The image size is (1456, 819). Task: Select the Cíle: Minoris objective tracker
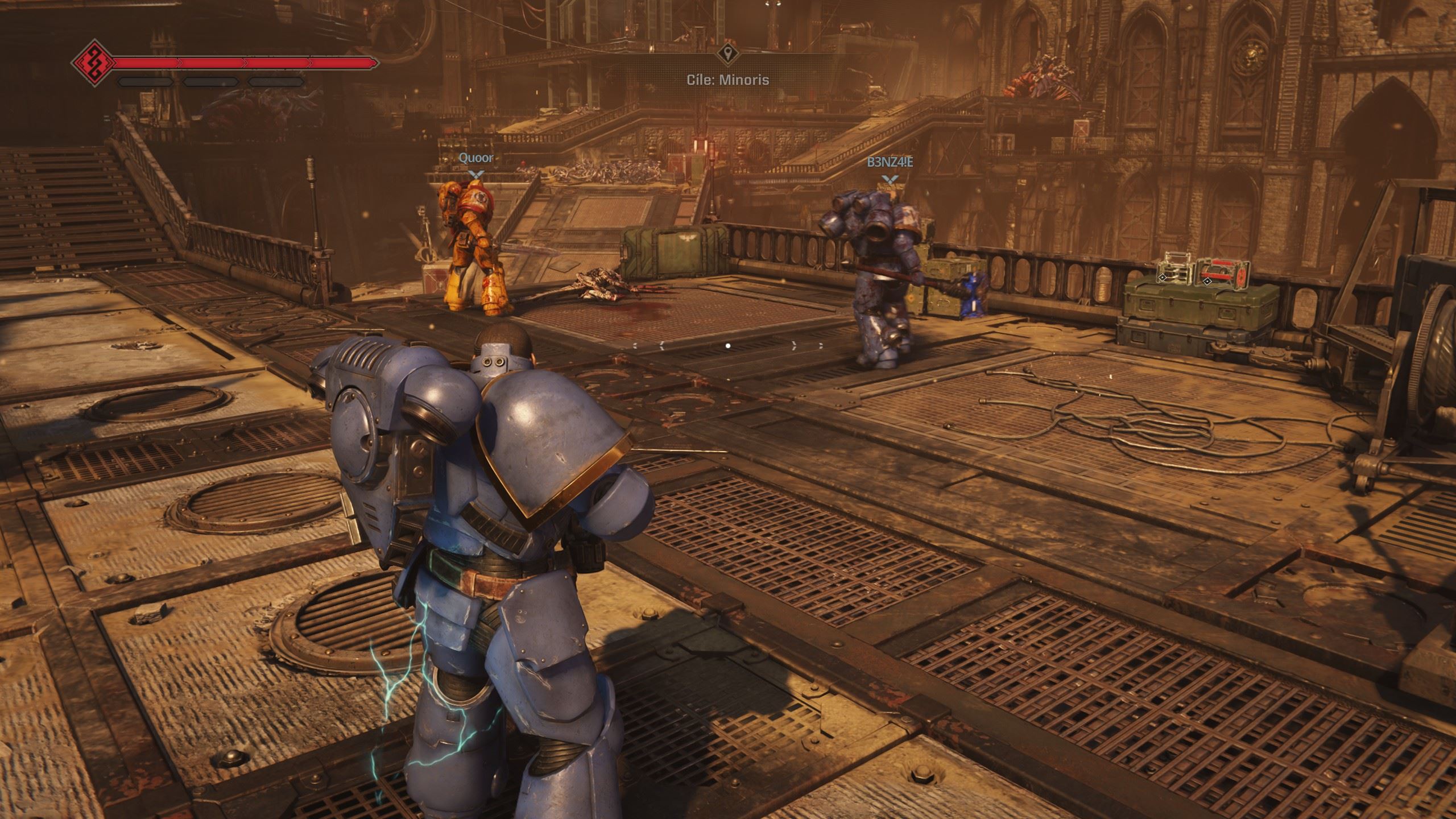click(727, 80)
